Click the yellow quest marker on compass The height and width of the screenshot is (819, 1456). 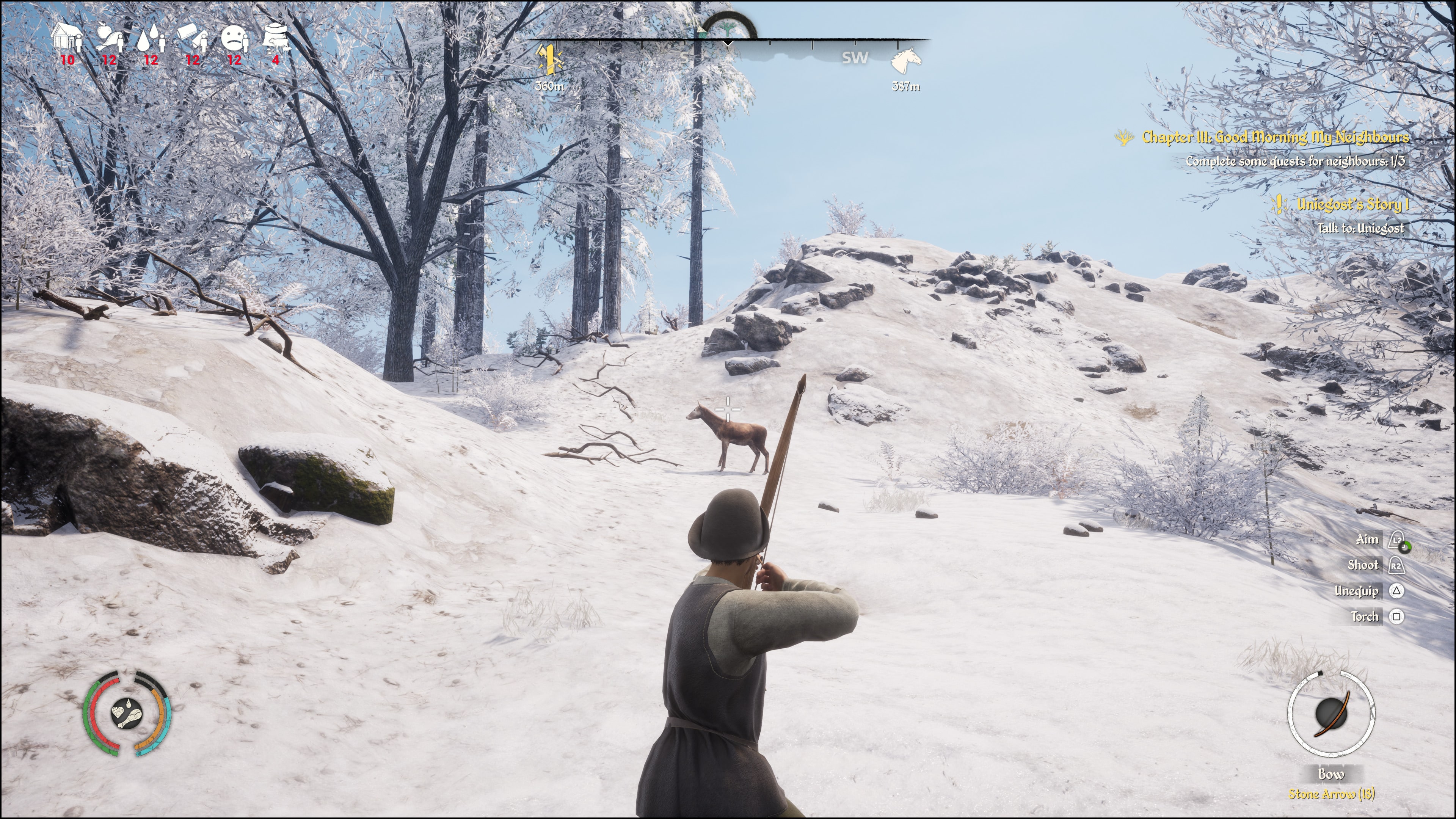(549, 61)
